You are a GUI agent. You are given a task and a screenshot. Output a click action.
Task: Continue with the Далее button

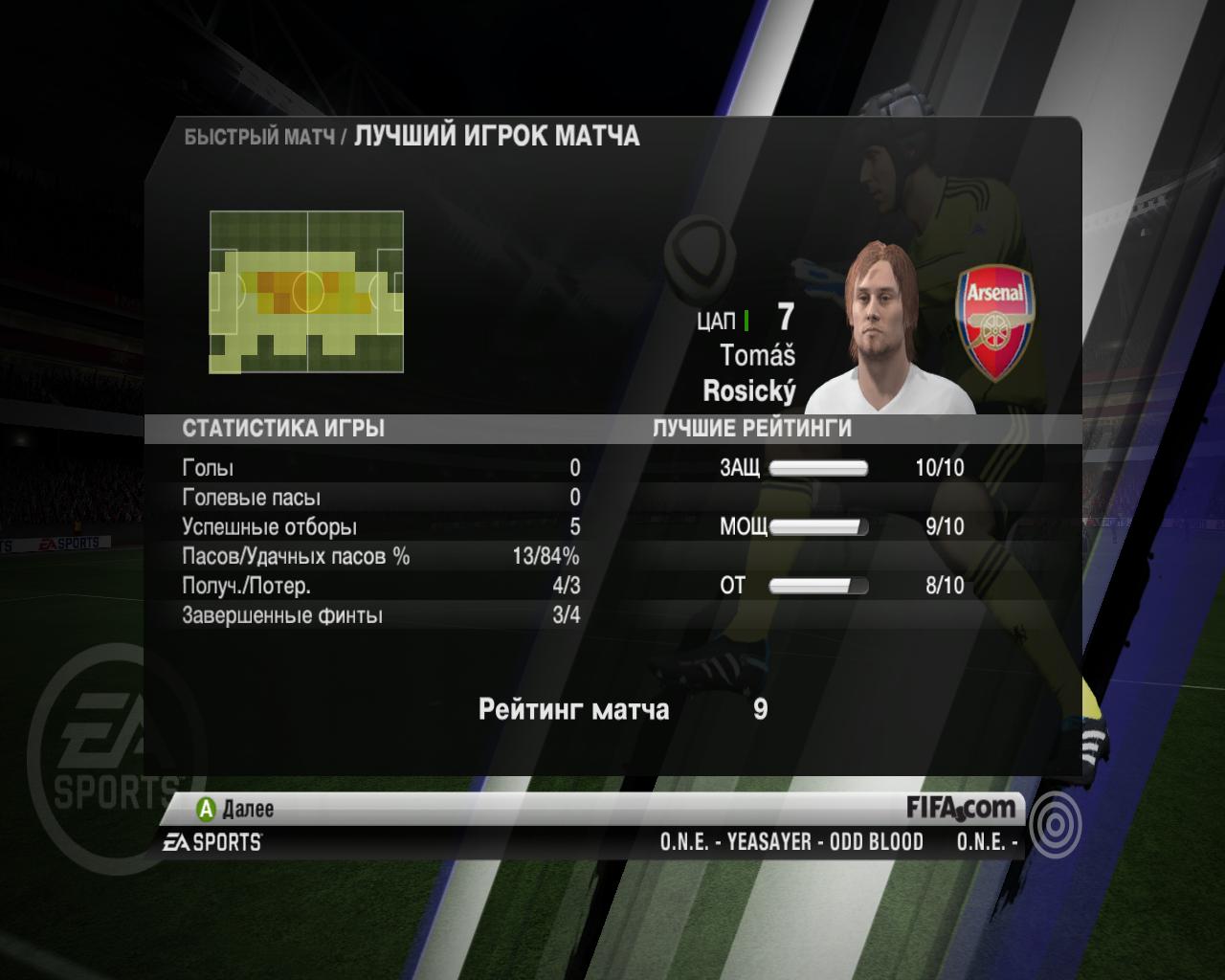235,810
